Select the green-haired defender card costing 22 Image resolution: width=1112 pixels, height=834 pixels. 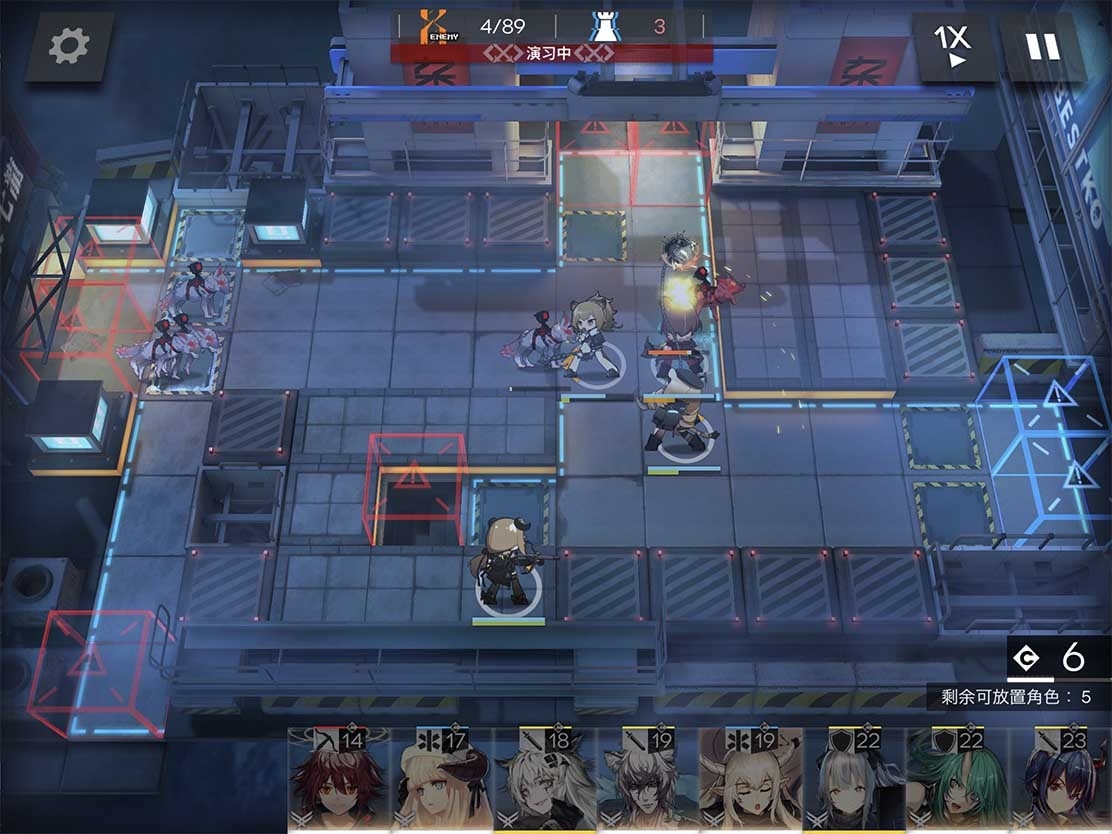click(956, 781)
